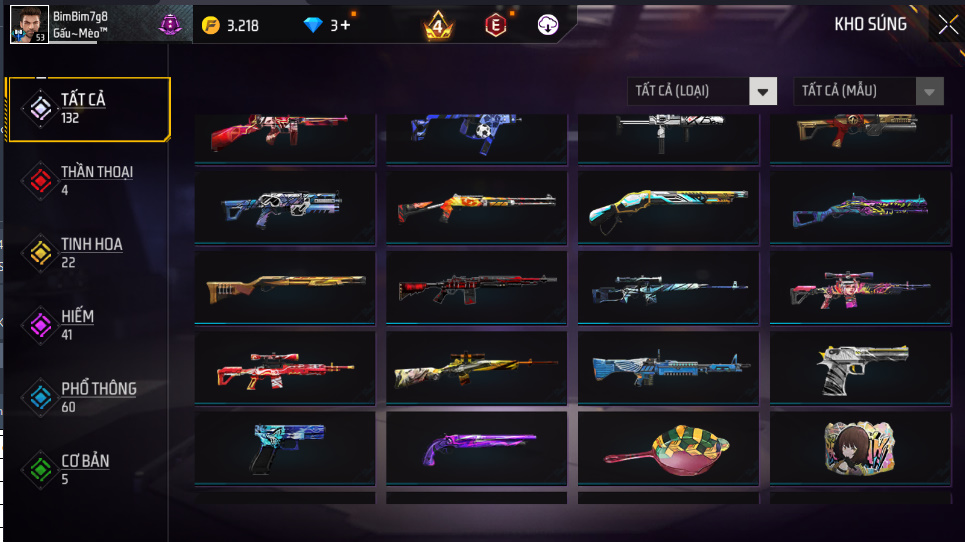965x542 pixels.
Task: Select the frying pan skin
Action: pyautogui.click(x=668, y=450)
